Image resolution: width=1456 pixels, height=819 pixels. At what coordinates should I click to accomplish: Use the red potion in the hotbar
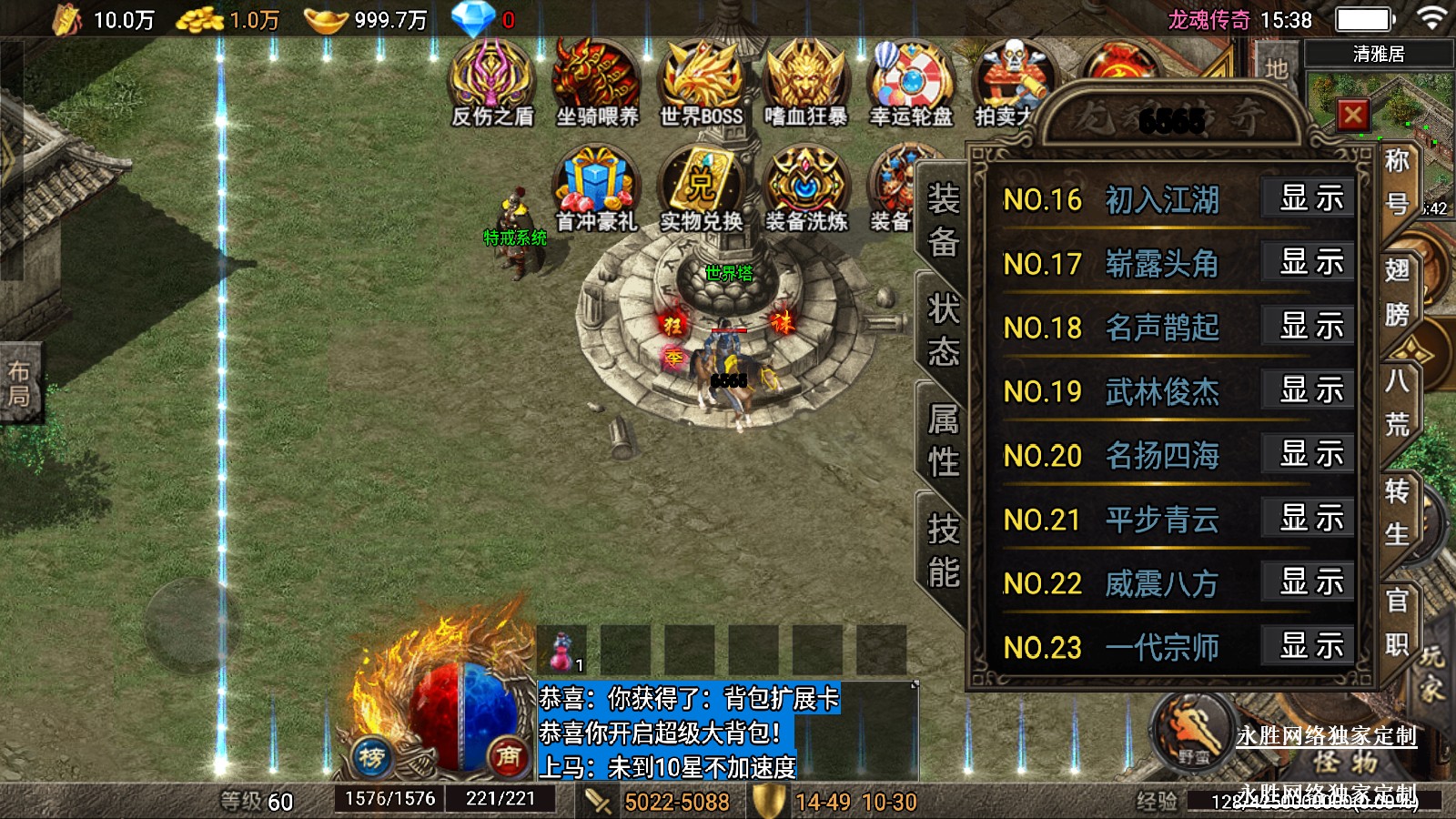tap(562, 651)
